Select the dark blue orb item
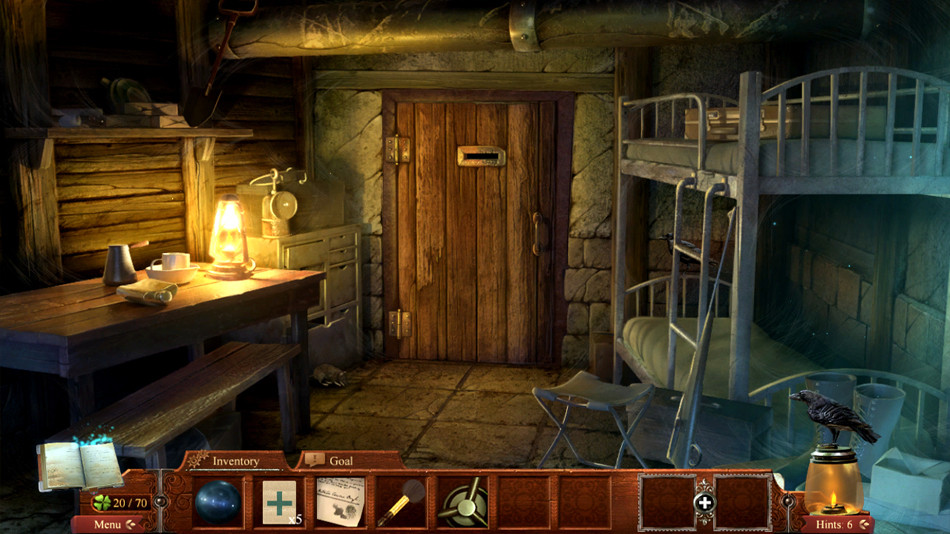 [x=216, y=501]
